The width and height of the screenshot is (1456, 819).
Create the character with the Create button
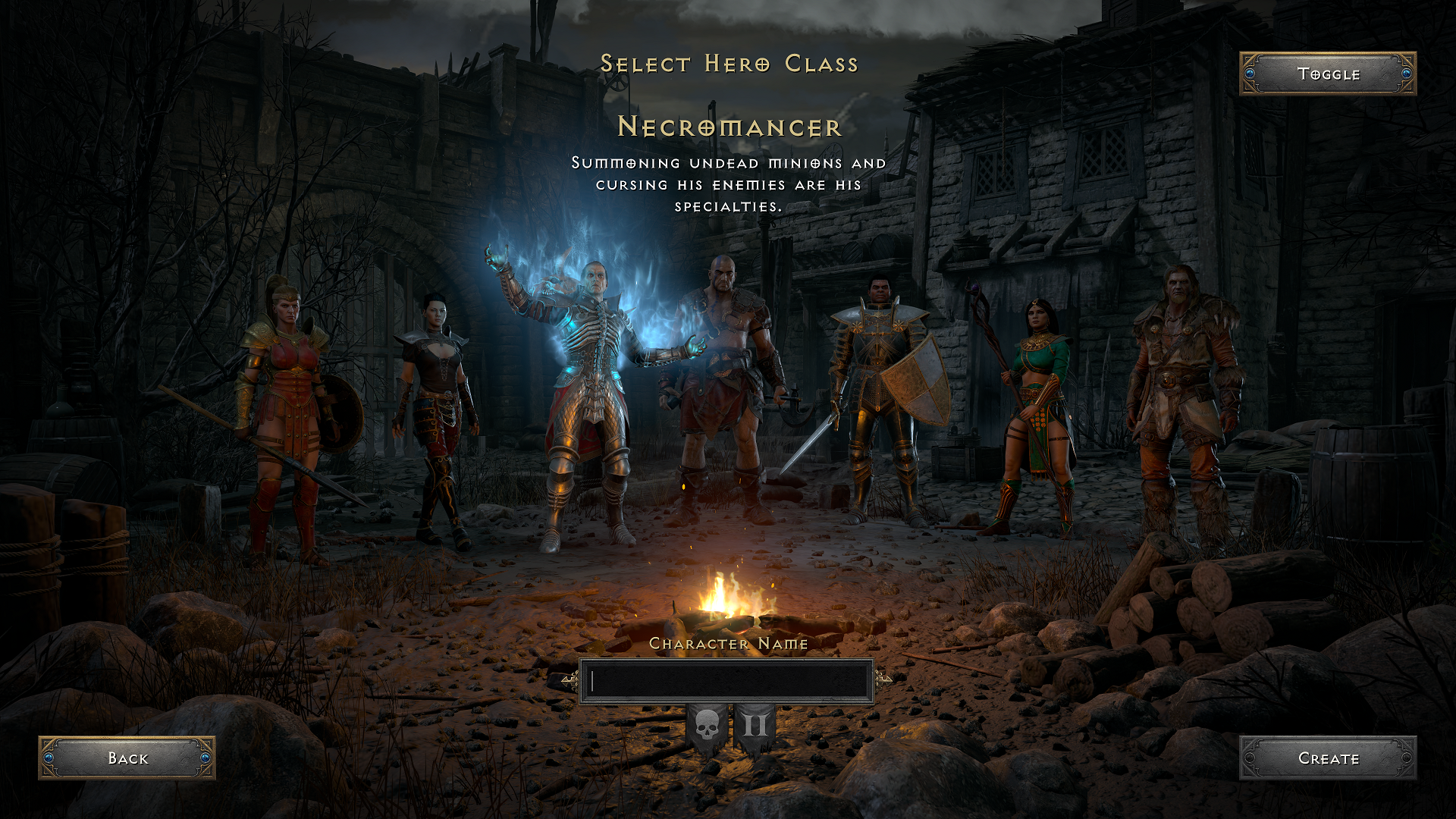point(1327,758)
